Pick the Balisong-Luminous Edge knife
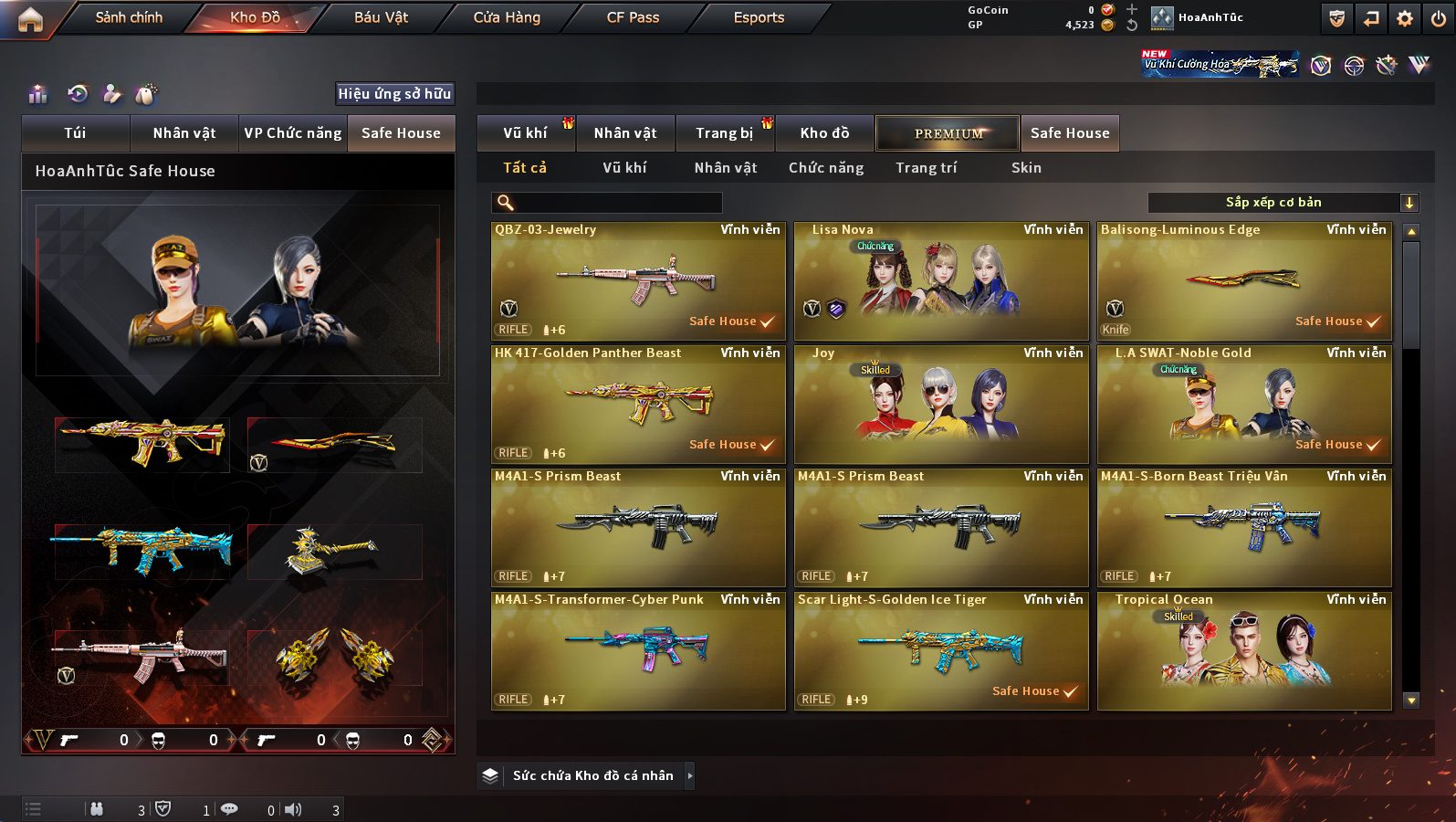 pyautogui.click(x=1244, y=281)
